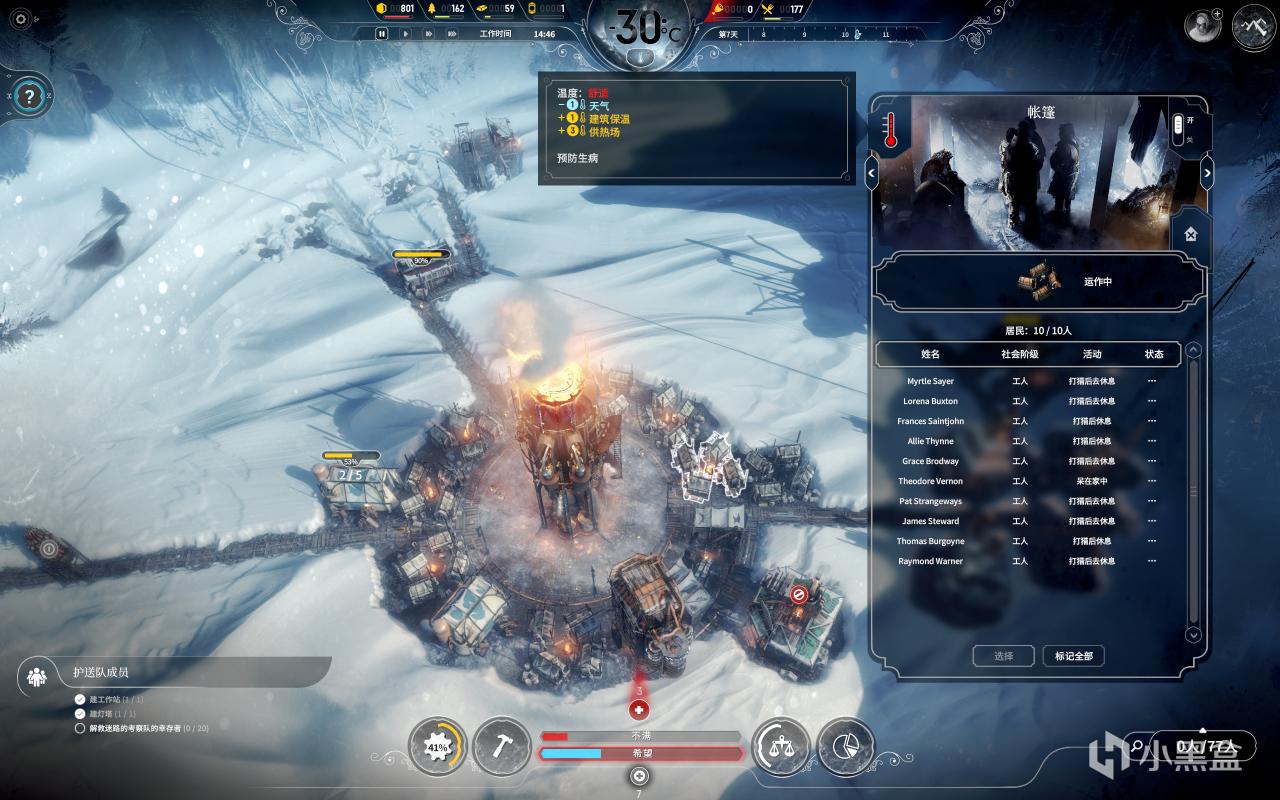Viewport: 1280px width, 800px height.
Task: Click the red medical cross sick indicator
Action: pyautogui.click(x=640, y=710)
